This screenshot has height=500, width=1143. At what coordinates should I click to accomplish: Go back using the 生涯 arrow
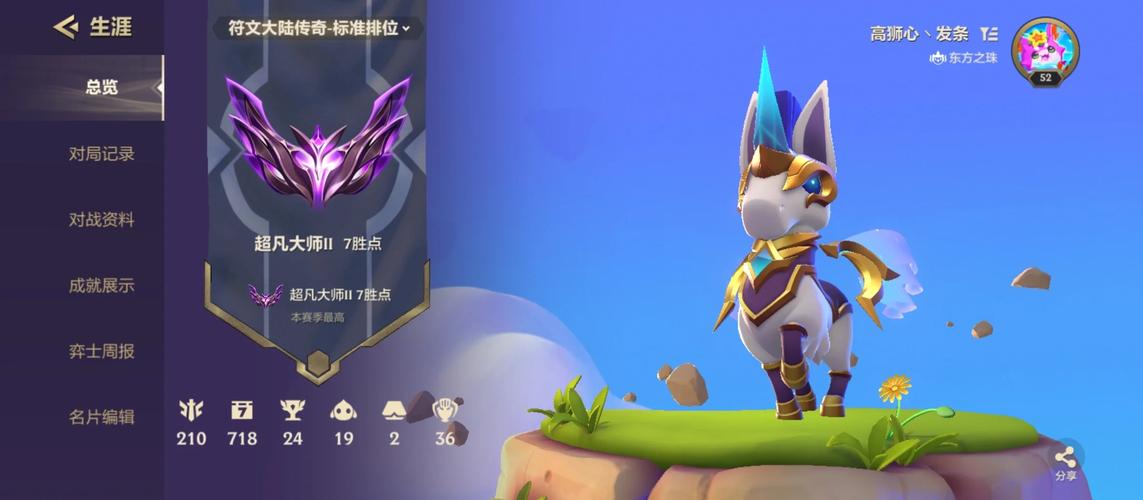pyautogui.click(x=66, y=27)
